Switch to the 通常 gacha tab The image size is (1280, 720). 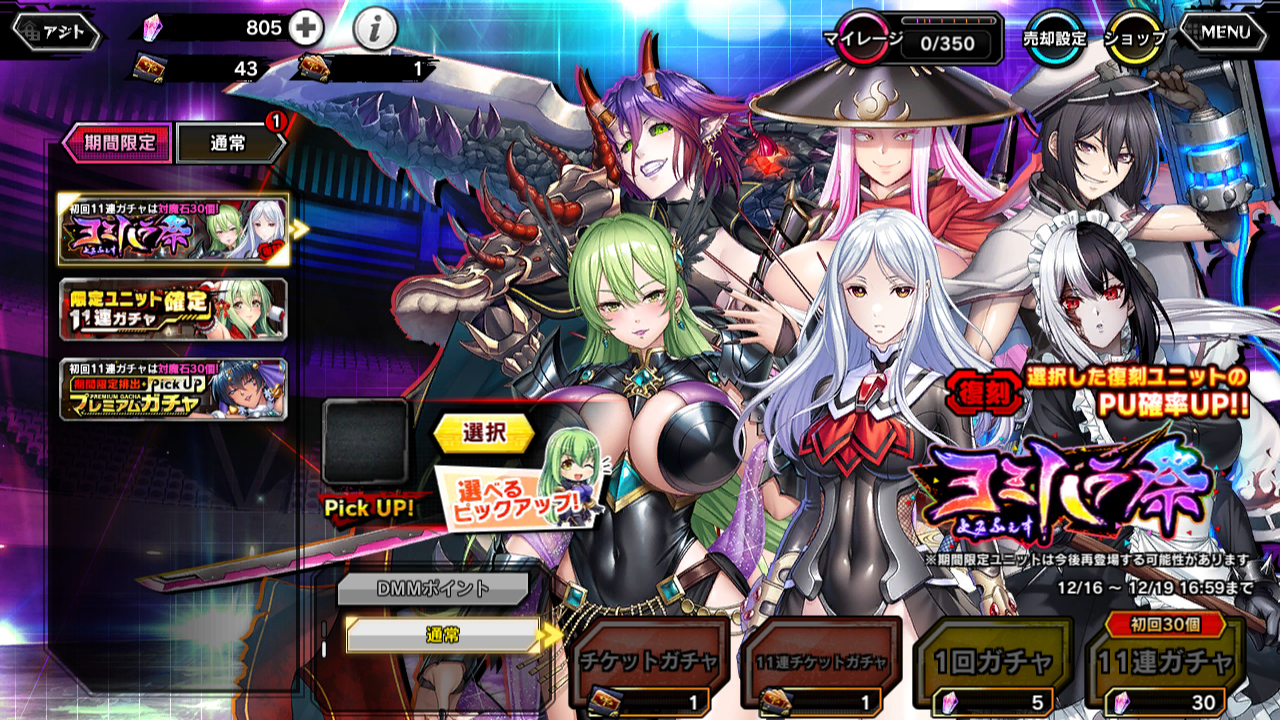(229, 144)
